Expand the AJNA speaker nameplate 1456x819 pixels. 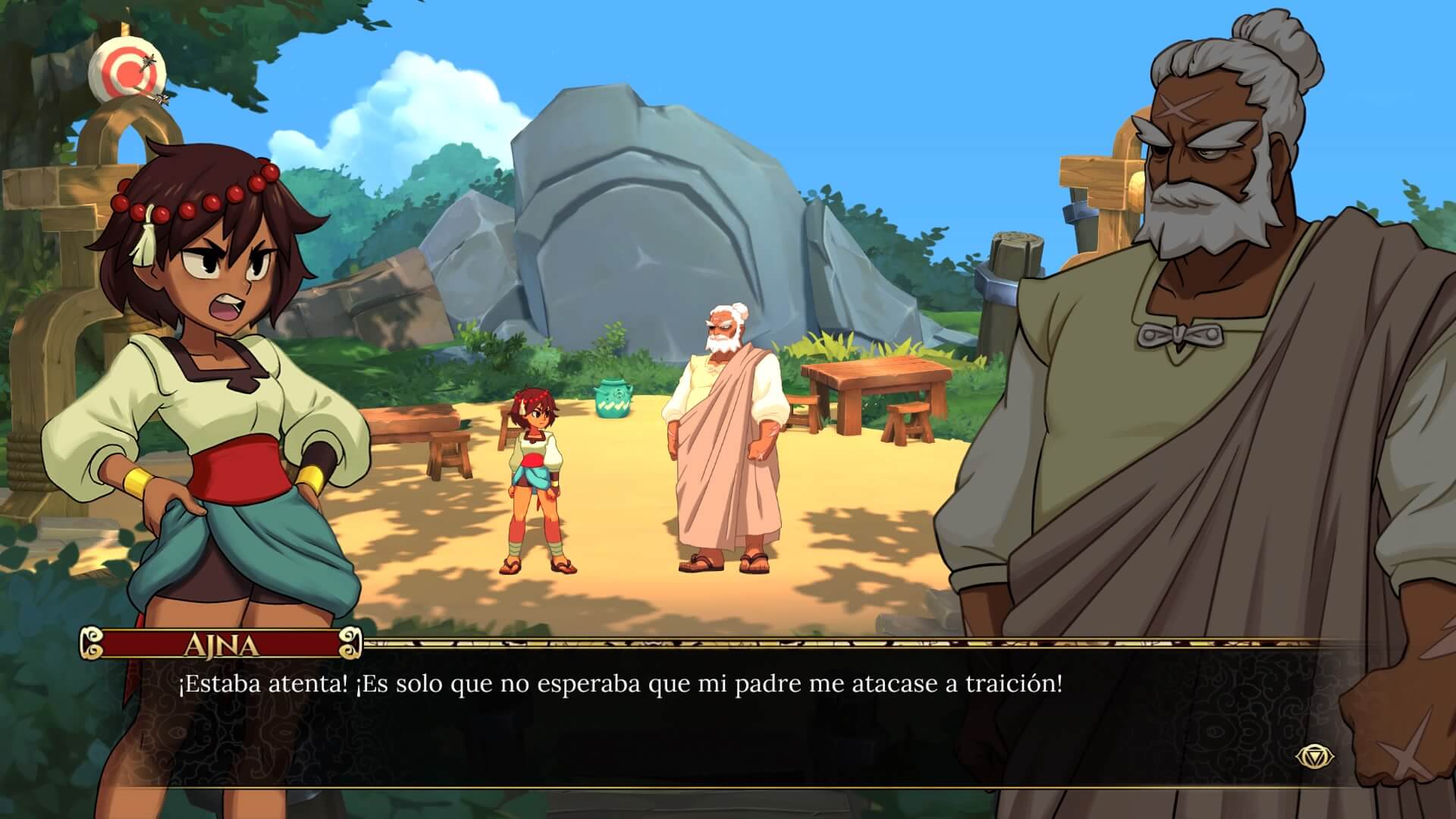[x=220, y=645]
